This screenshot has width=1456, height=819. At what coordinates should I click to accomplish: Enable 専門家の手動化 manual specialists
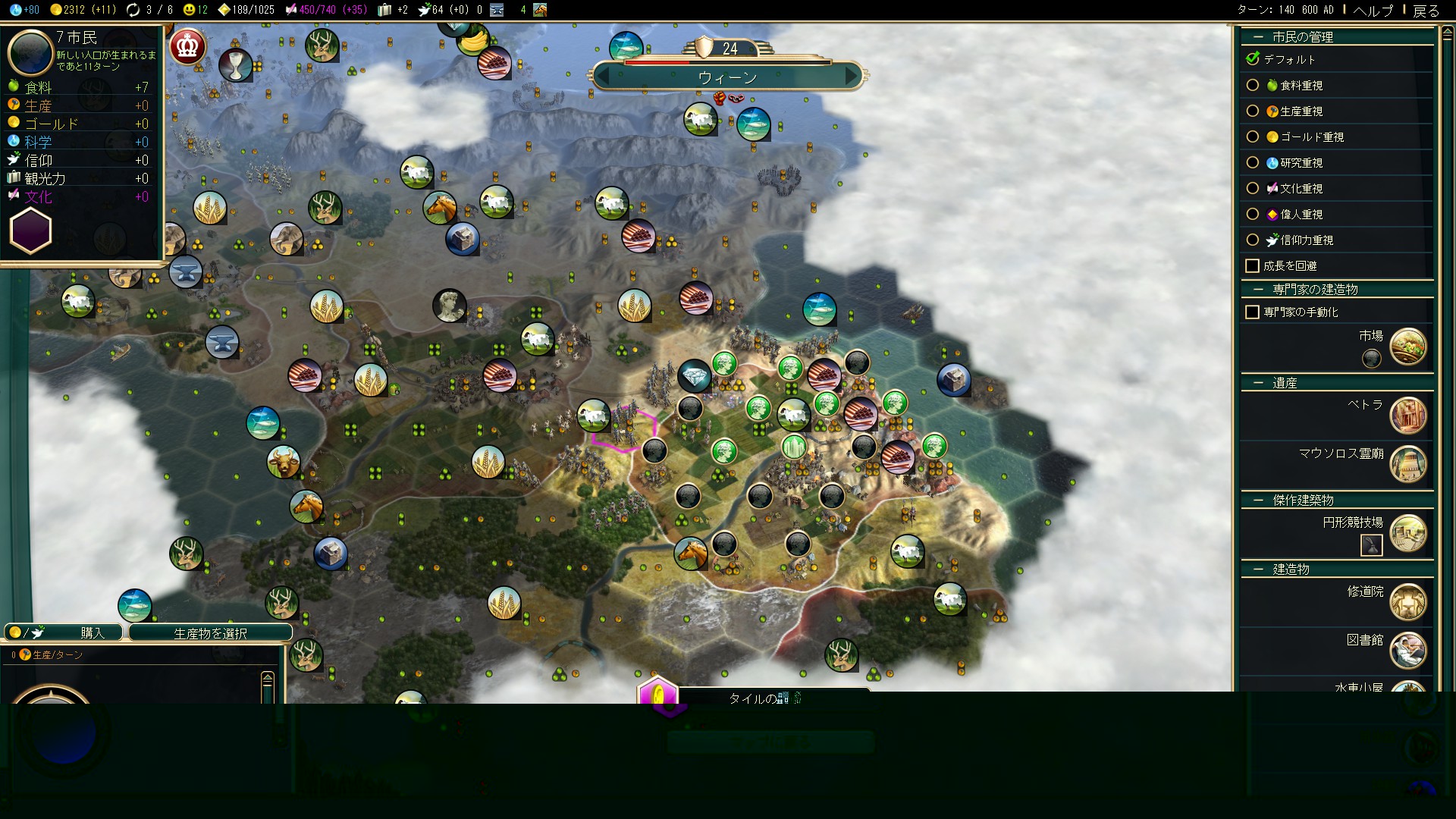pos(1253,312)
